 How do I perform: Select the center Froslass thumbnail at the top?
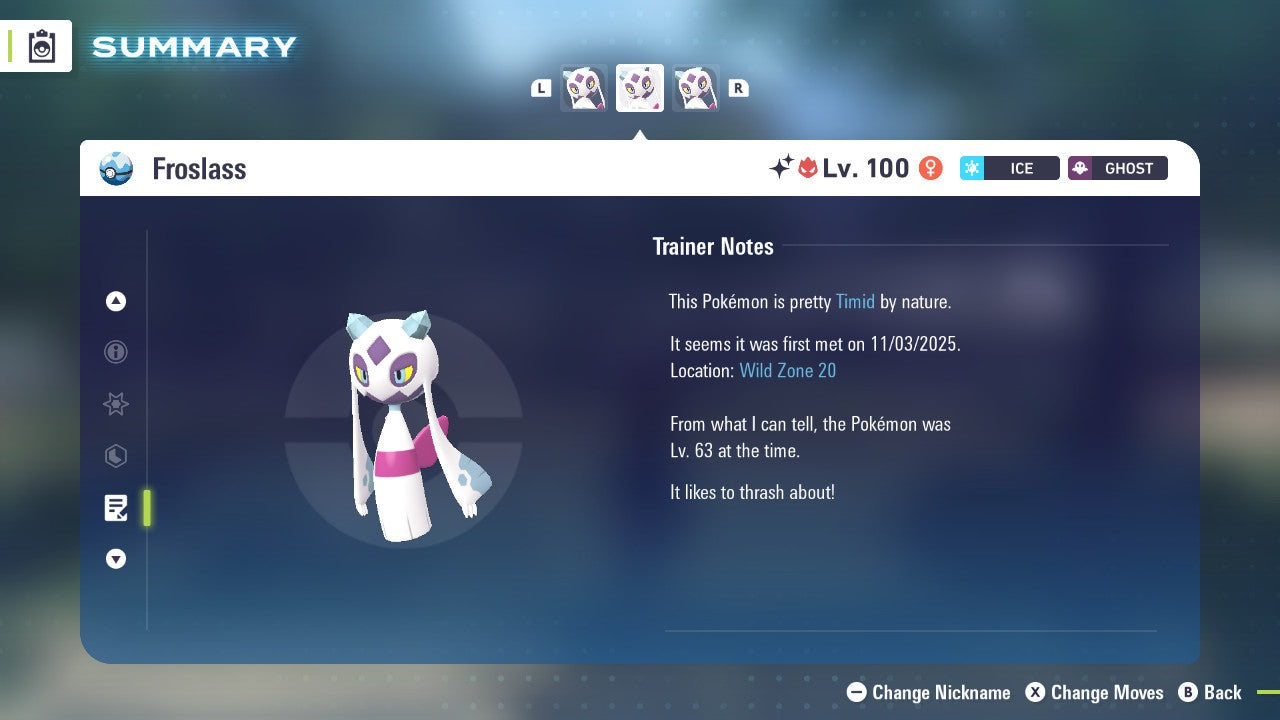point(640,88)
